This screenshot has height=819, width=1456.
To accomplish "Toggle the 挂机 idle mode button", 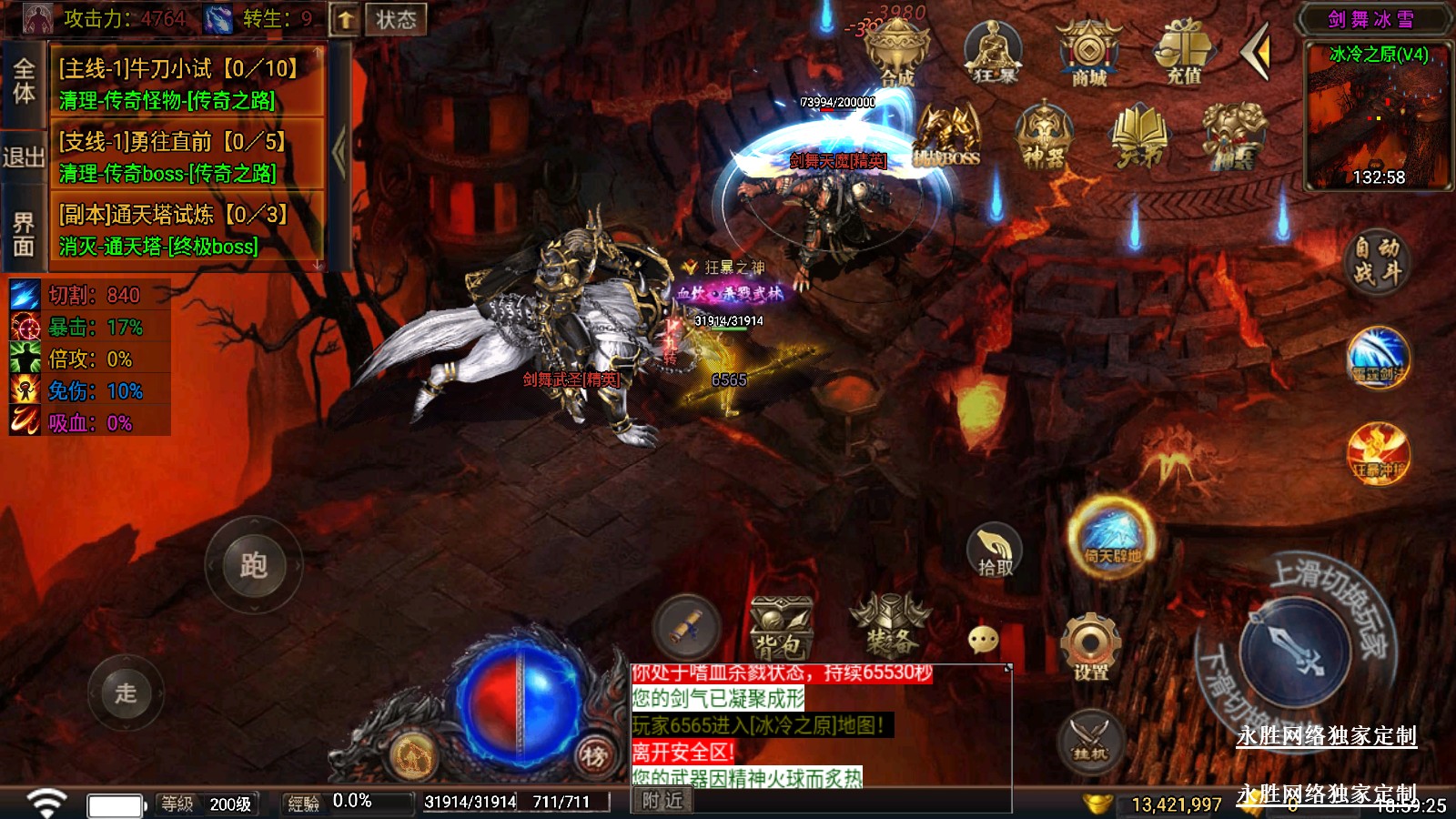I will pos(1089,740).
